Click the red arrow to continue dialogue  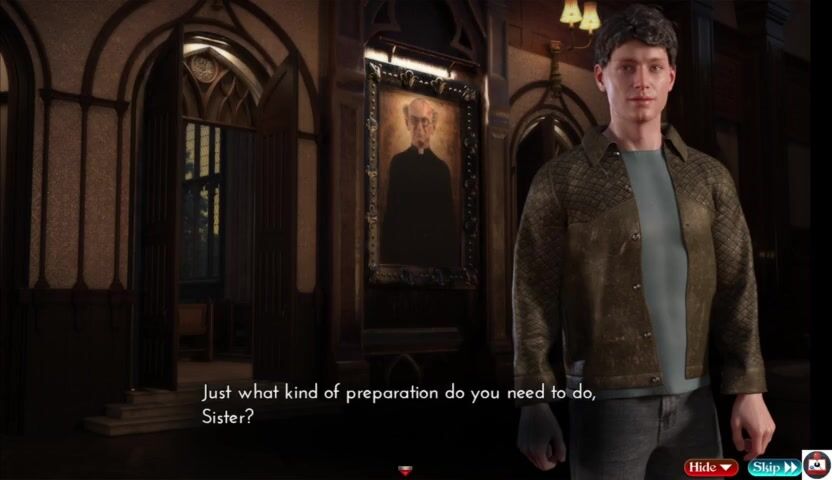pos(405,470)
